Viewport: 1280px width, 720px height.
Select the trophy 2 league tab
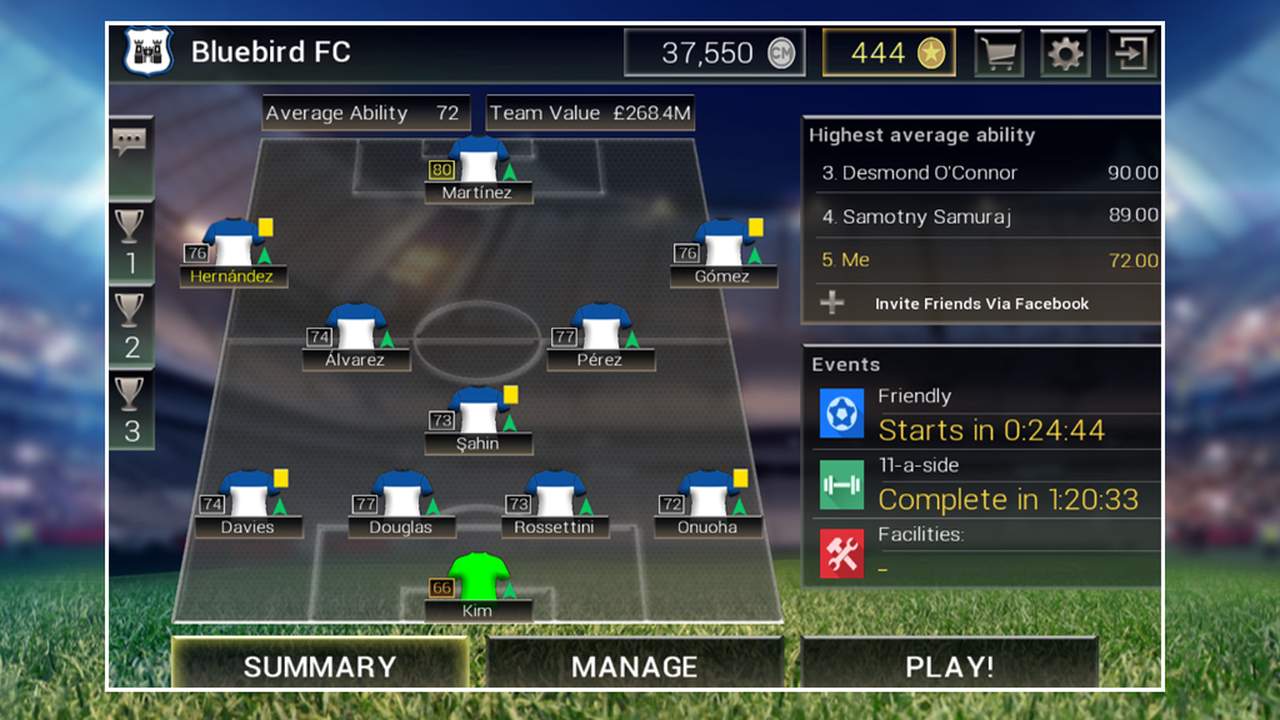[131, 326]
